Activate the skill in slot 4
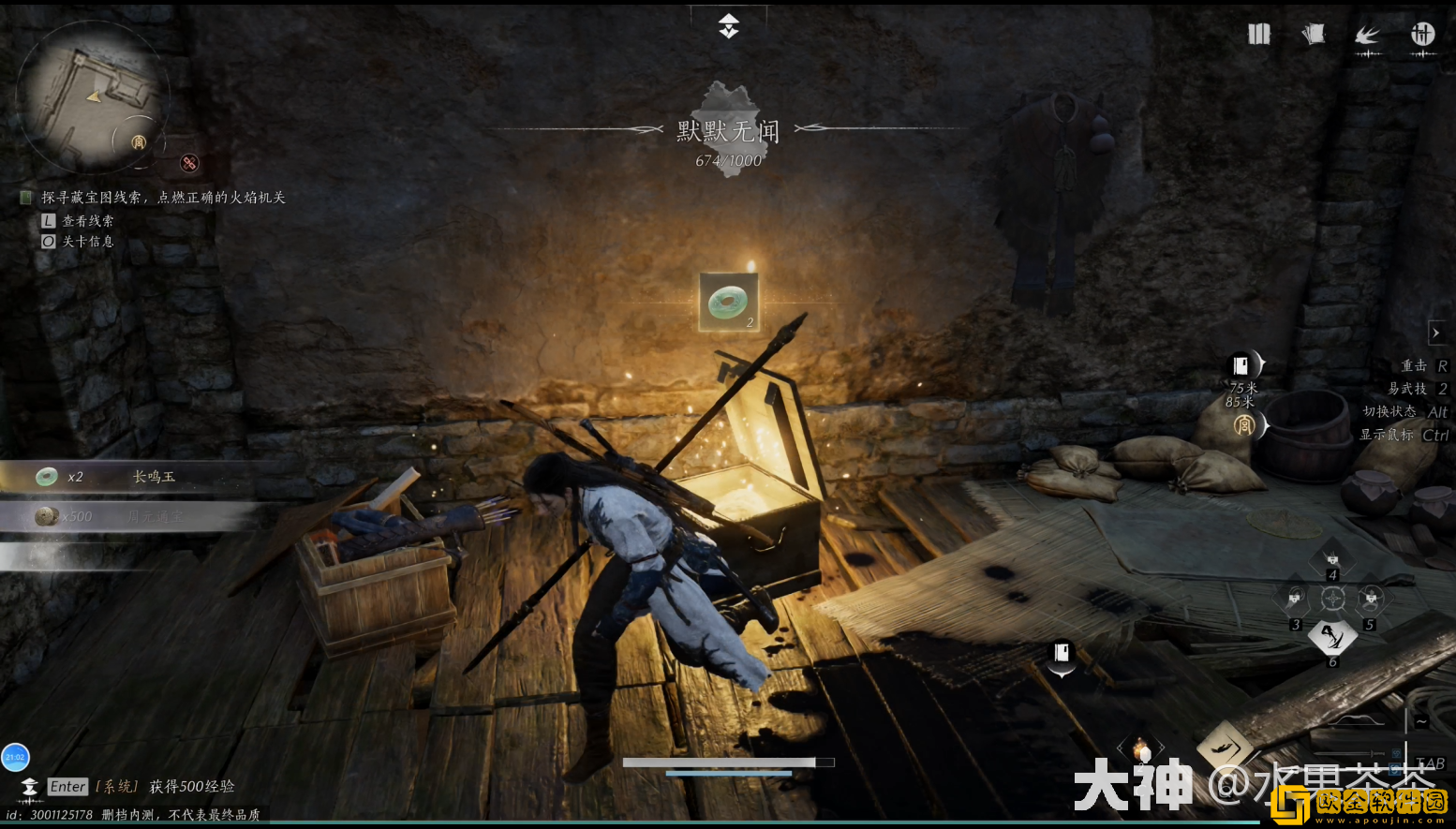 pos(1332,560)
